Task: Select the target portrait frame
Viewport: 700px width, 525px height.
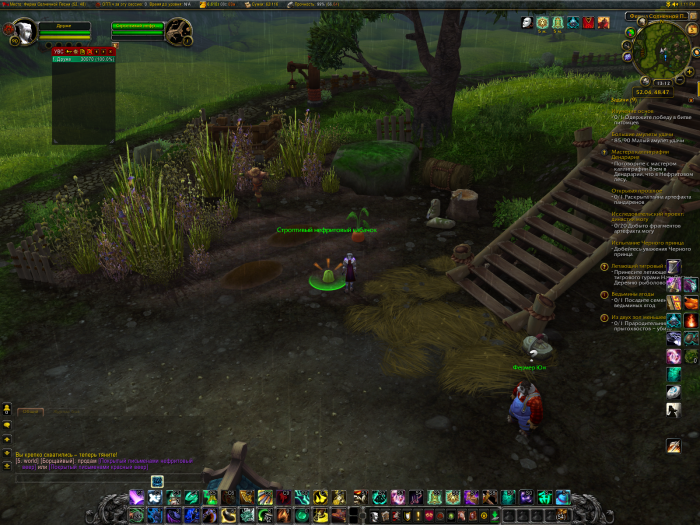Action: (180, 31)
